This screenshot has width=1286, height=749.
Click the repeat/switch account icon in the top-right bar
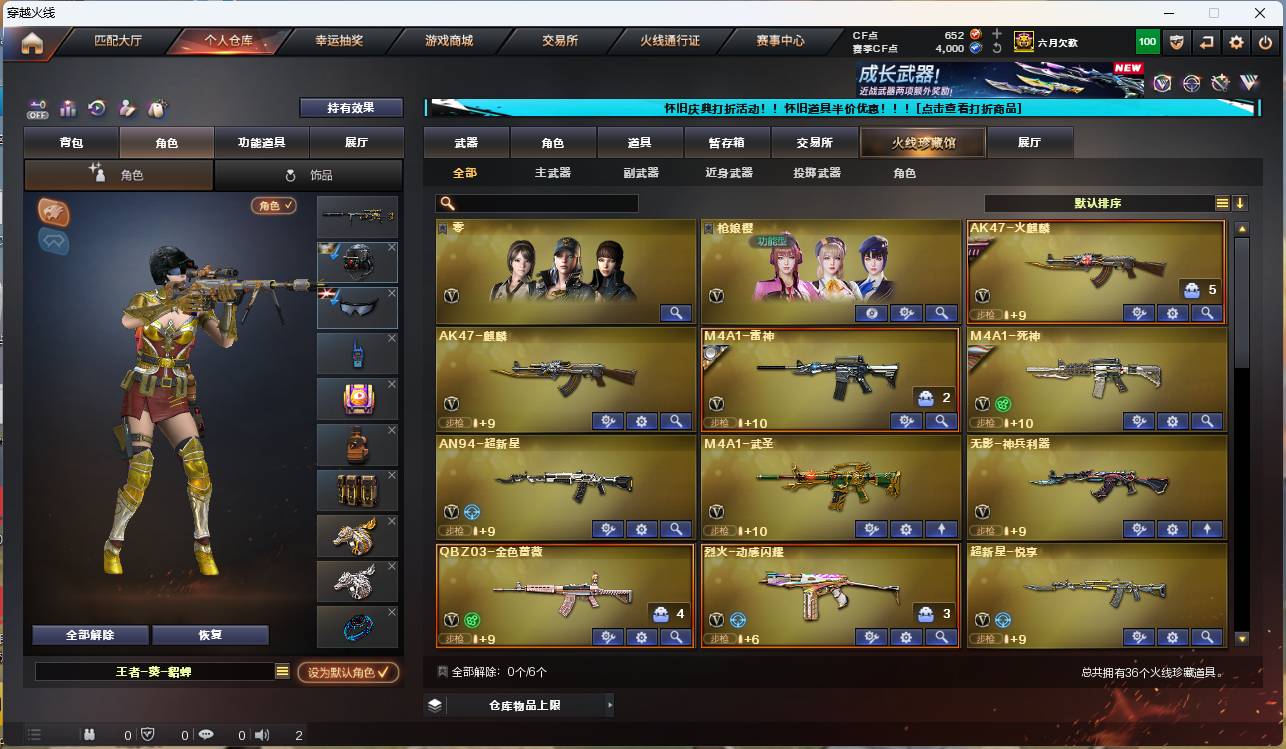point(1204,41)
